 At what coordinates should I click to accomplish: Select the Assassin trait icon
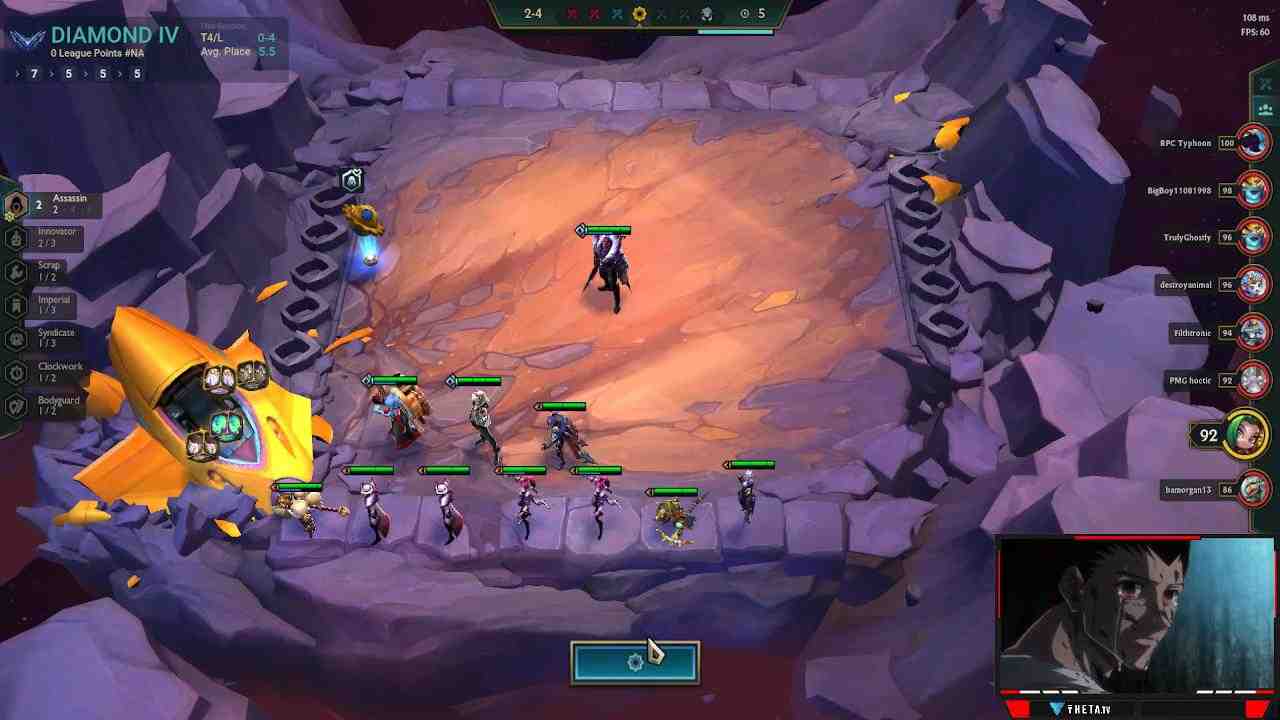(16, 203)
